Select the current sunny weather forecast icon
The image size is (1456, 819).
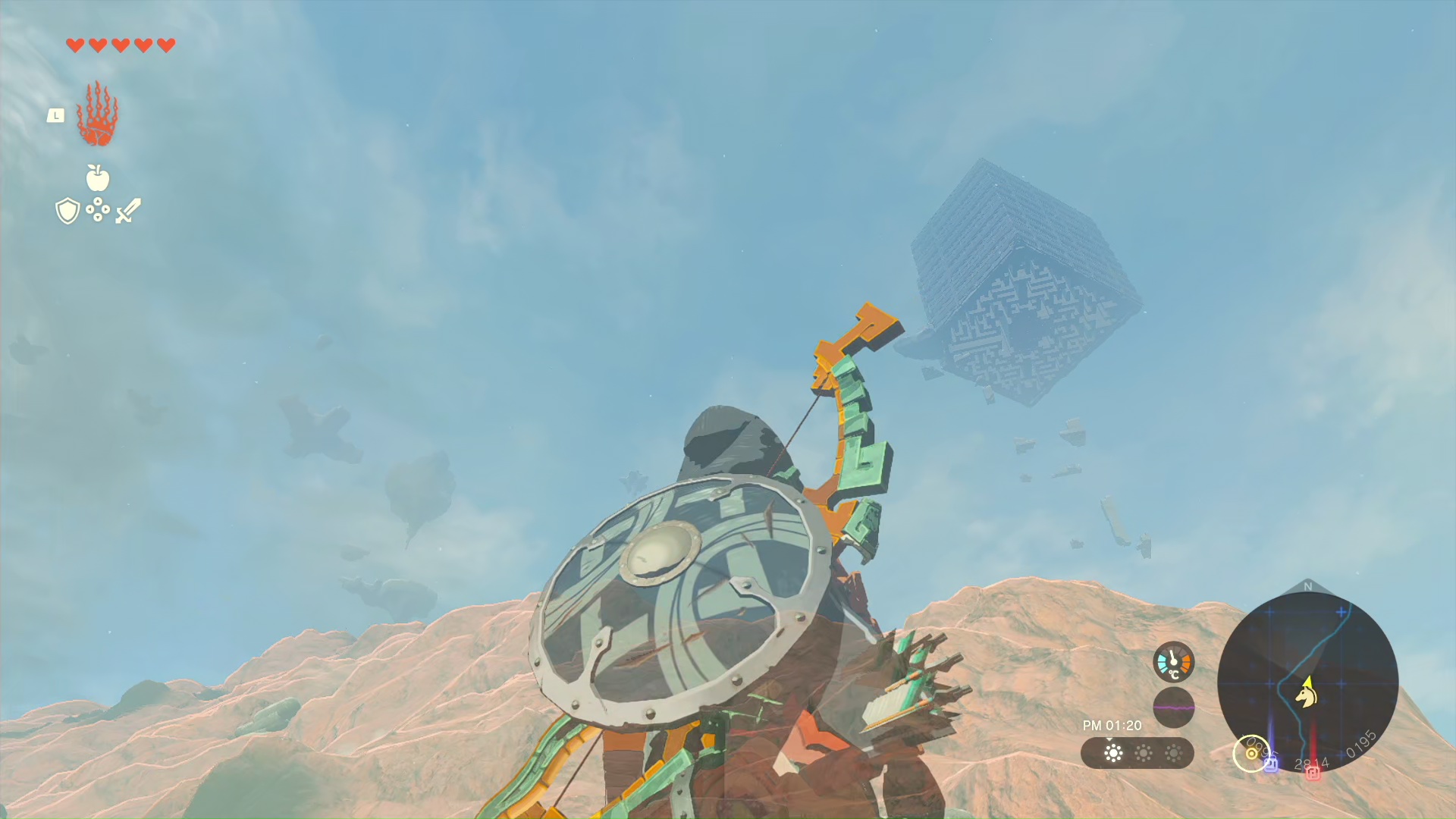coord(1113,753)
